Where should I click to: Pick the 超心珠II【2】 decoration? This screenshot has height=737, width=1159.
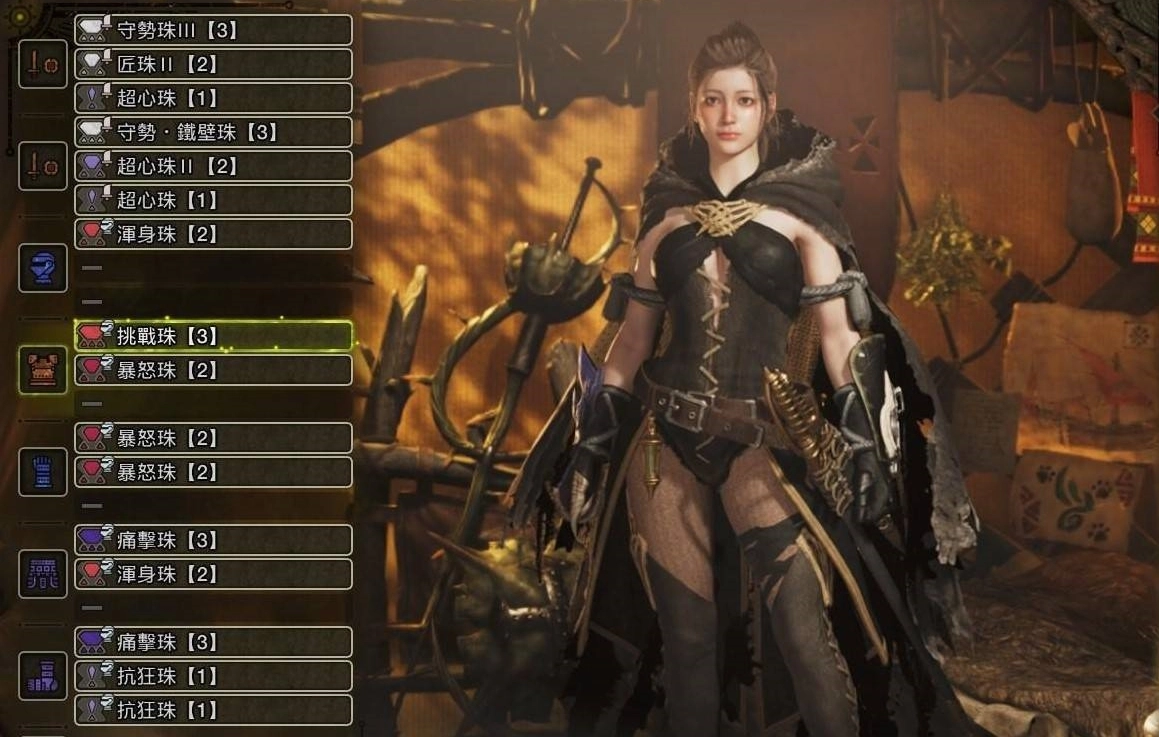point(213,166)
